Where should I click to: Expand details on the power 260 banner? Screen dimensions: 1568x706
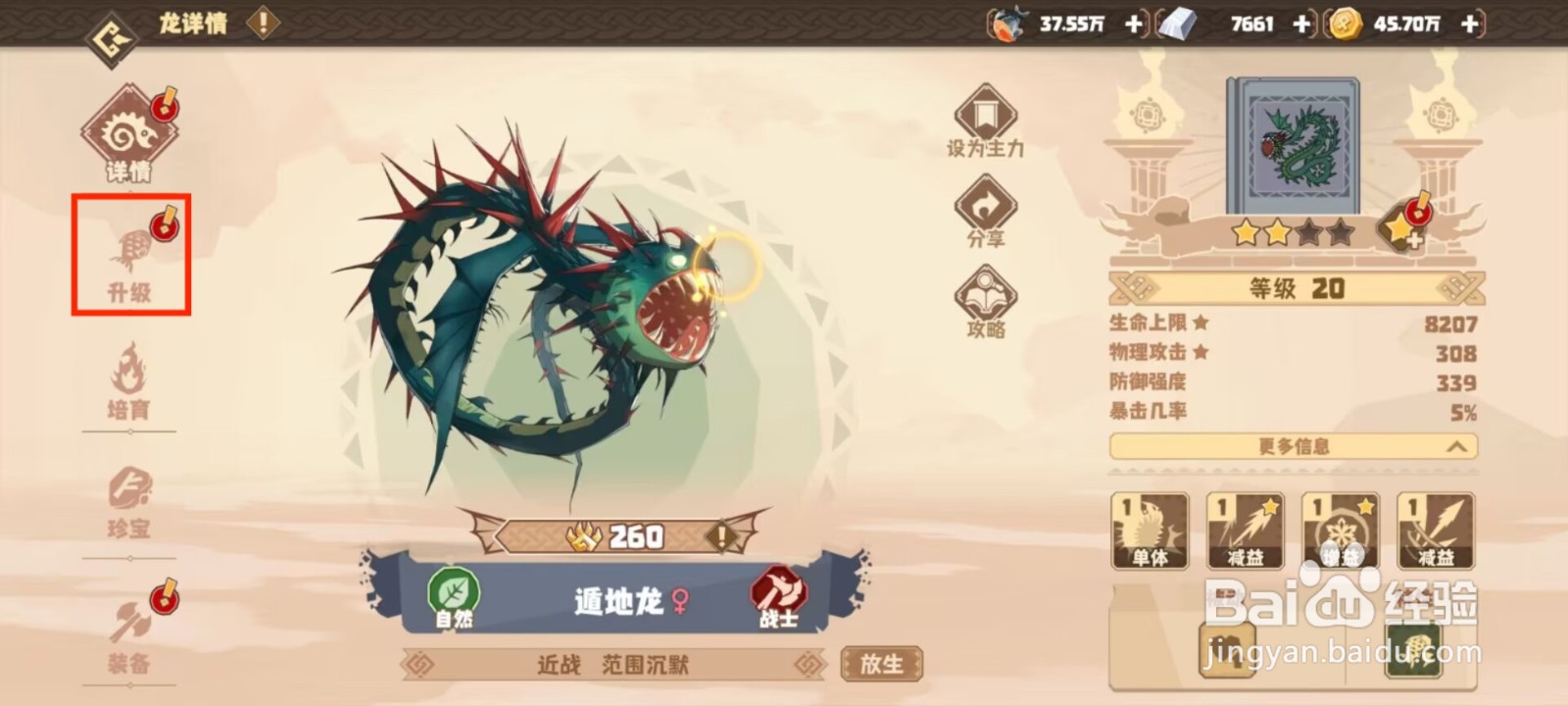click(721, 535)
